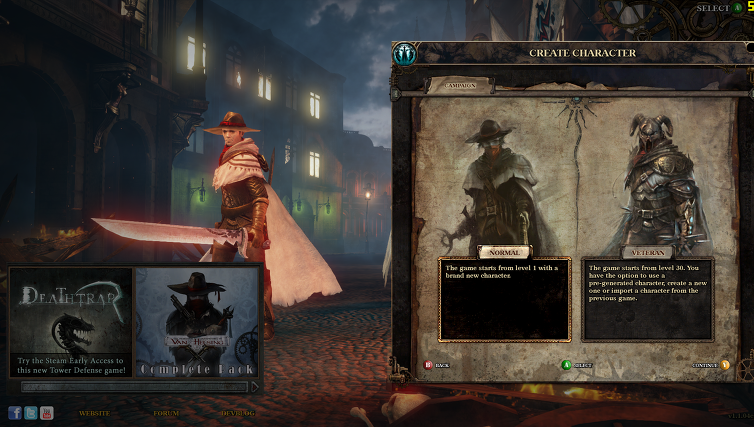
Task: Advance promo banners with the arrow button
Action: [x=255, y=386]
